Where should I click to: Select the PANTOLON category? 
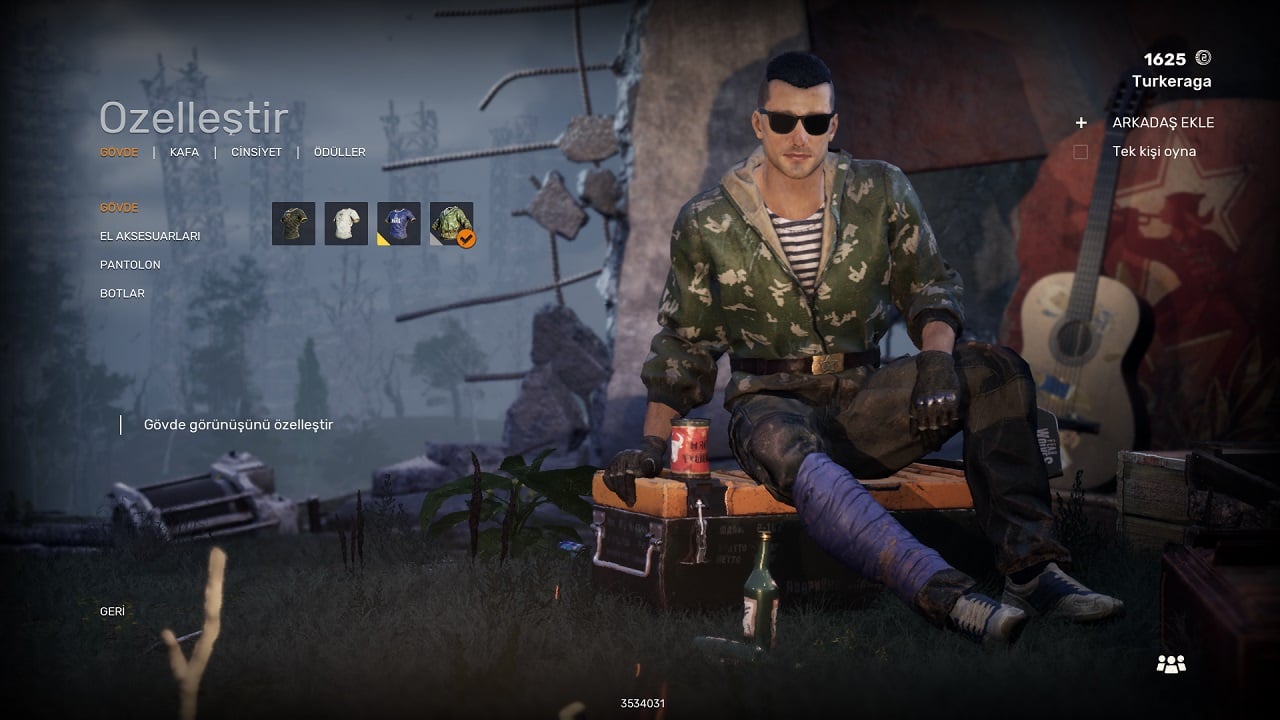[130, 265]
